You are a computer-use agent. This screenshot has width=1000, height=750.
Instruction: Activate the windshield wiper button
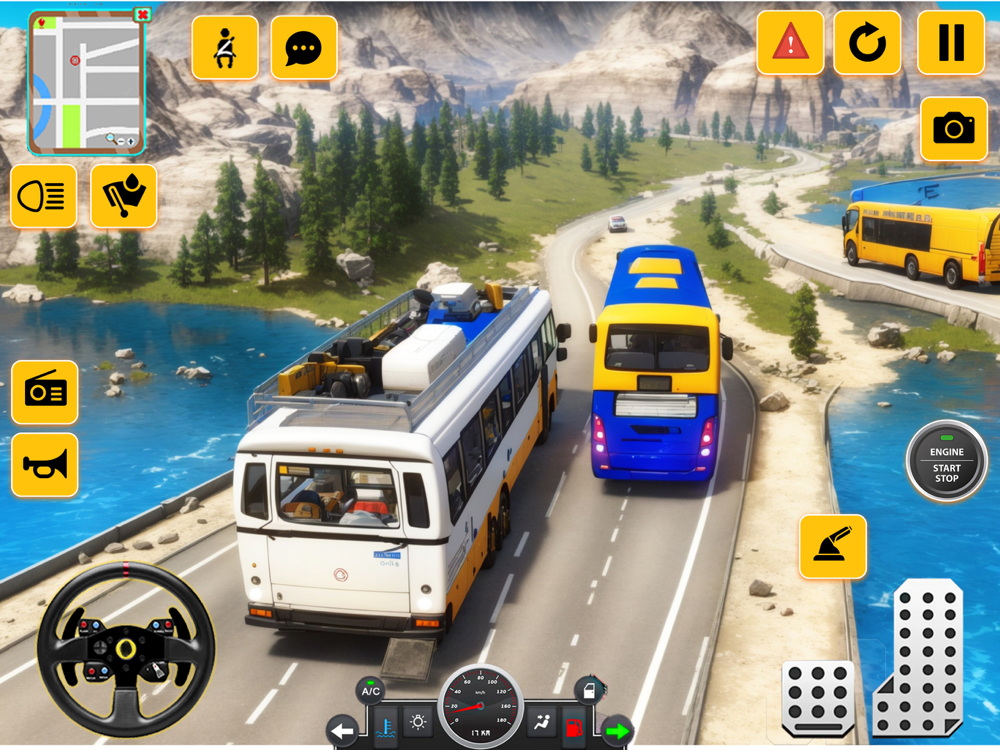click(124, 196)
